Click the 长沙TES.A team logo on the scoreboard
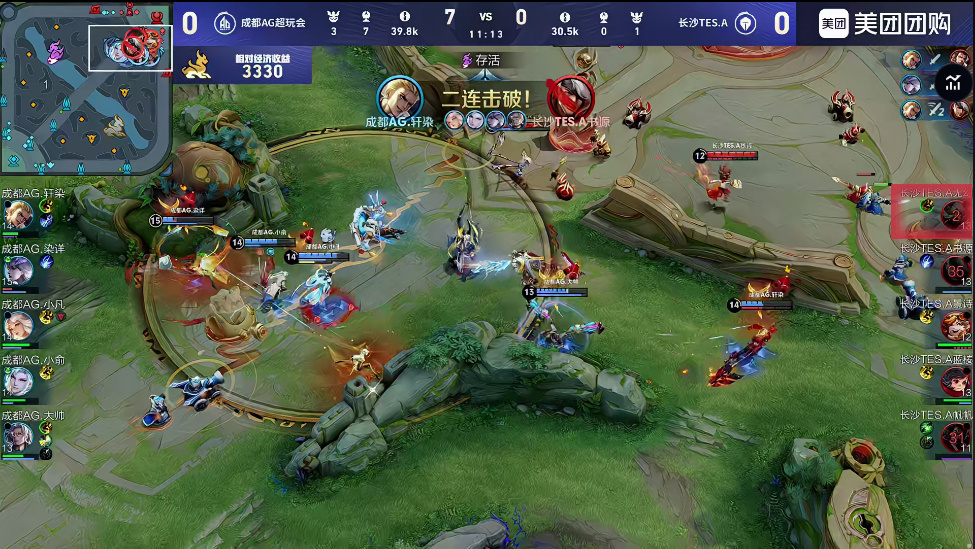The image size is (975, 549). coord(745,22)
